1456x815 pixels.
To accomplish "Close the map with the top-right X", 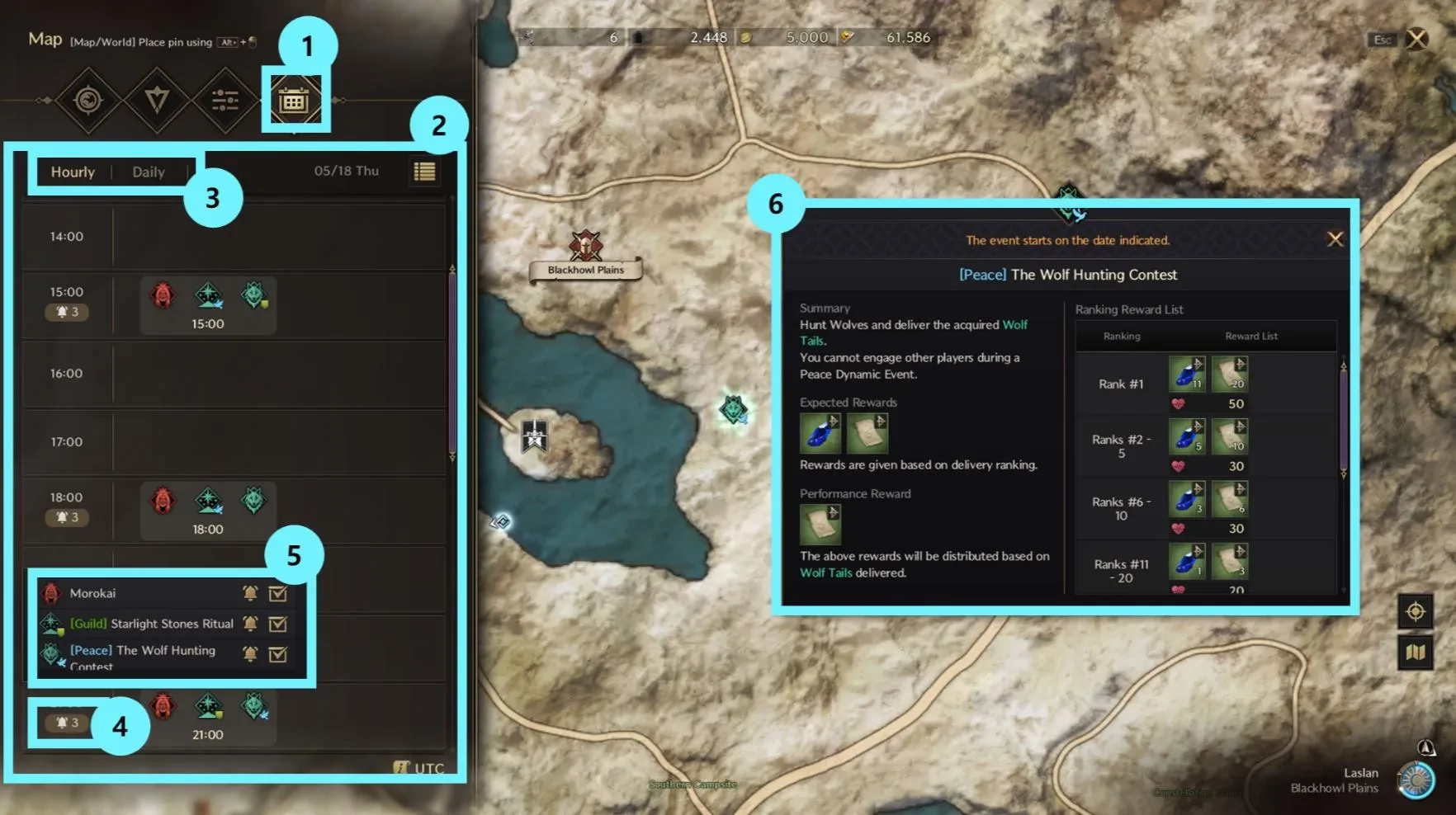I will tap(1416, 39).
